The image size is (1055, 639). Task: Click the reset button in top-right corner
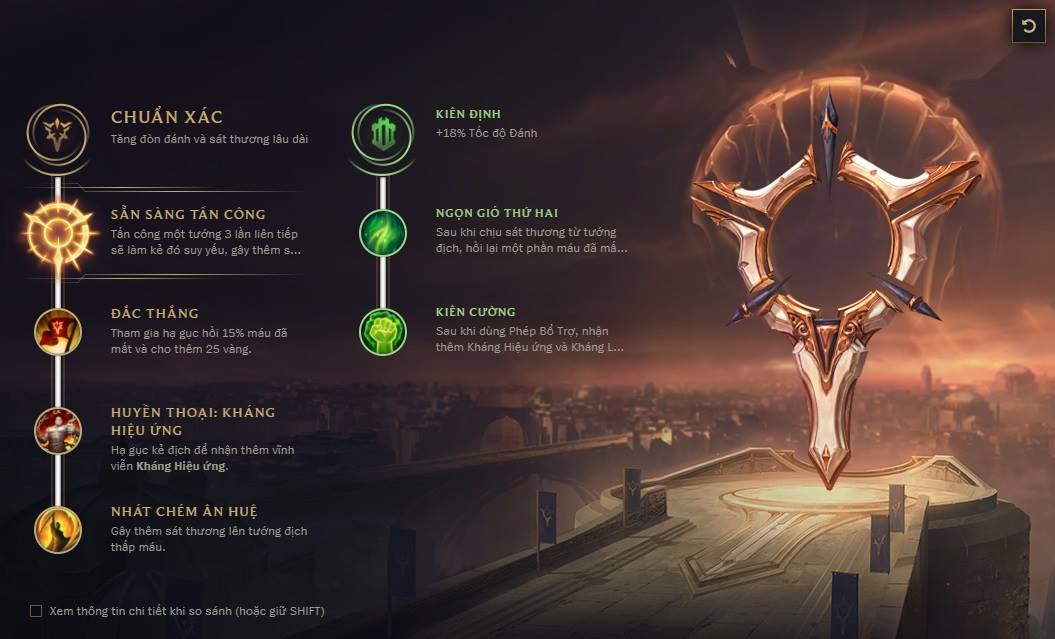point(1029,25)
